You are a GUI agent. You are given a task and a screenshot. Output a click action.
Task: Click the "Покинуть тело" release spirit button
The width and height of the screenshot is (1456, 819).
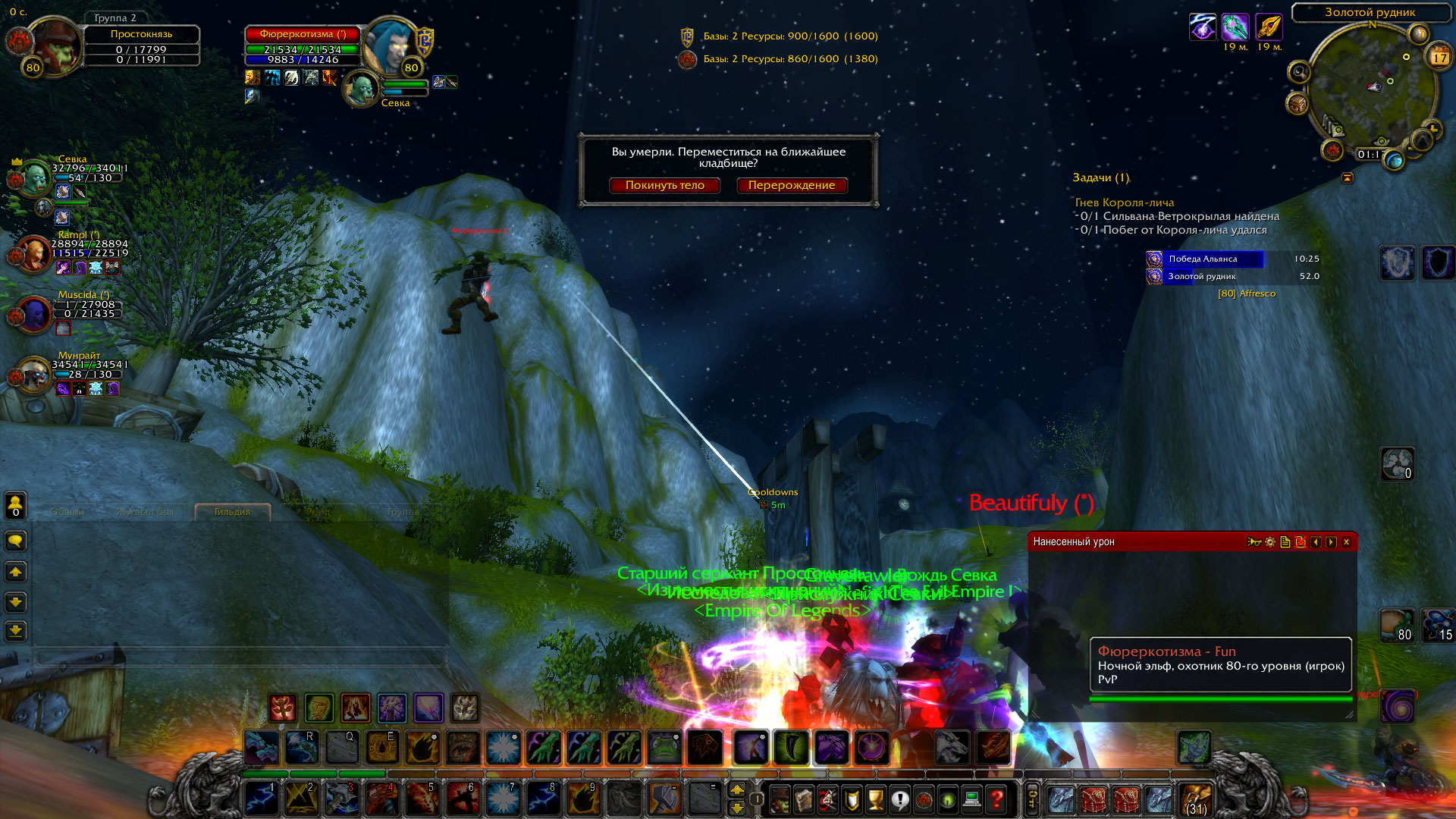[x=664, y=185]
